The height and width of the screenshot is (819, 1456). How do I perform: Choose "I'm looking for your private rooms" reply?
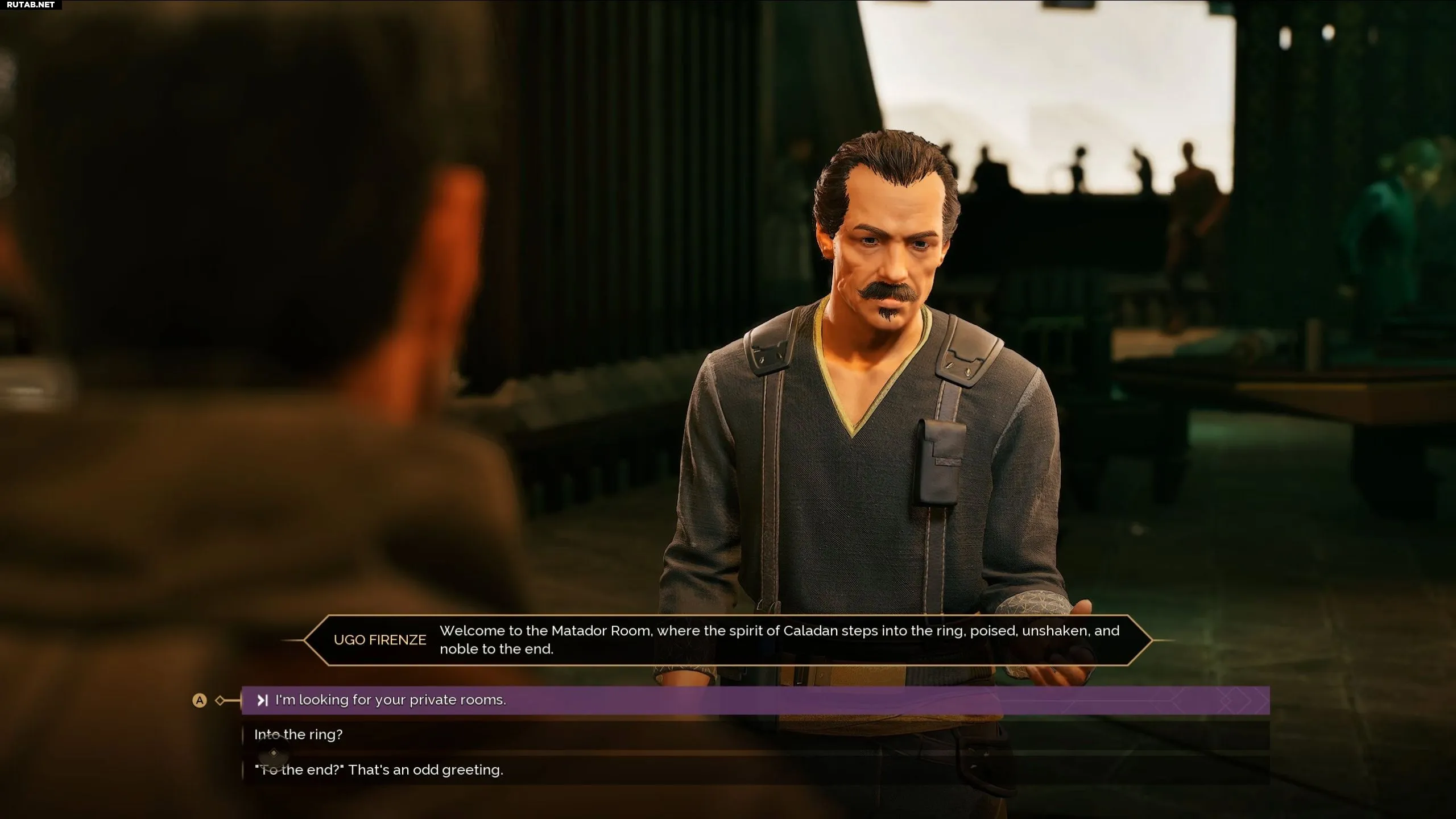390,700
